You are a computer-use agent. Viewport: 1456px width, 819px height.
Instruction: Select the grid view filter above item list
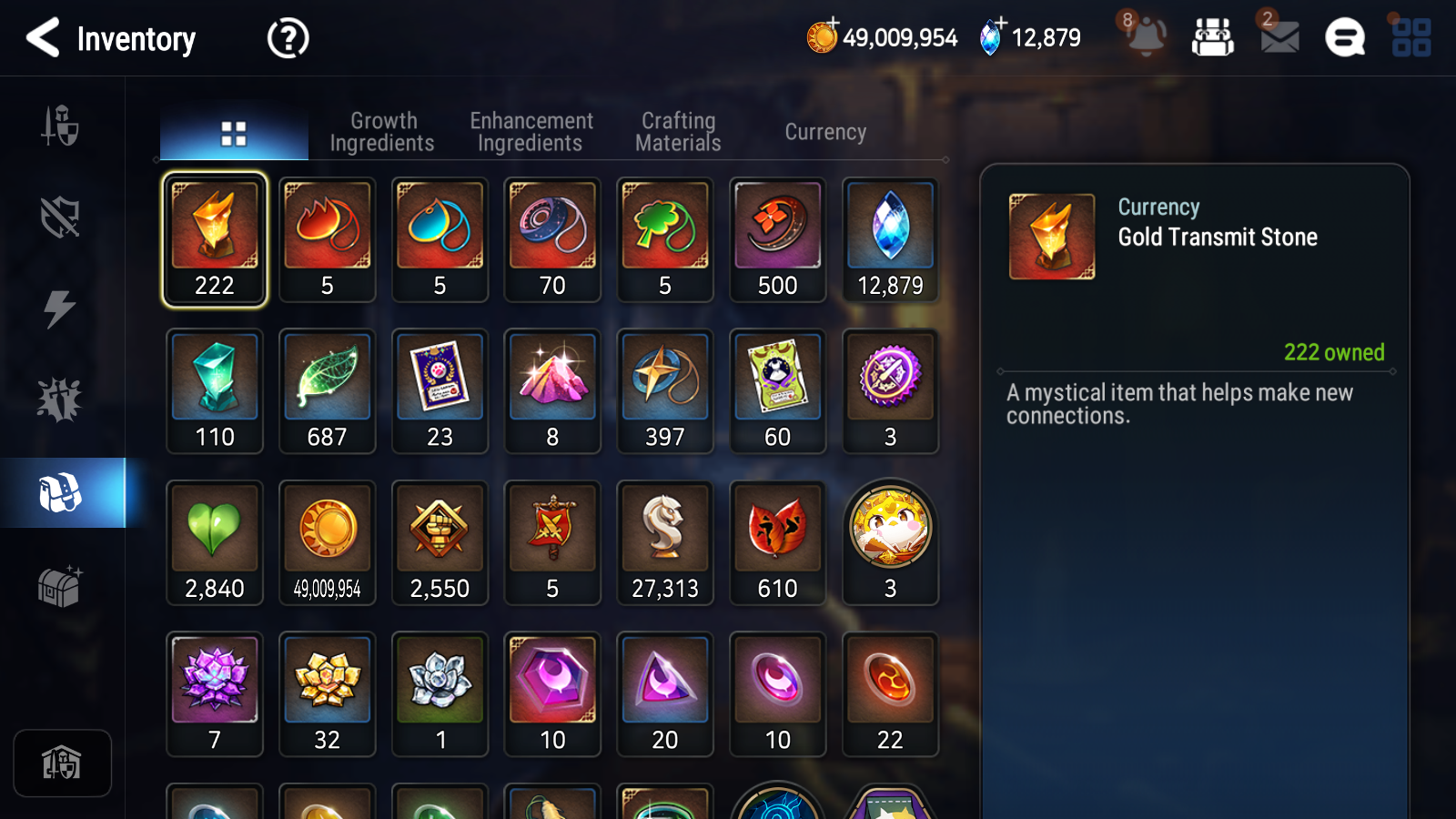pos(234,131)
